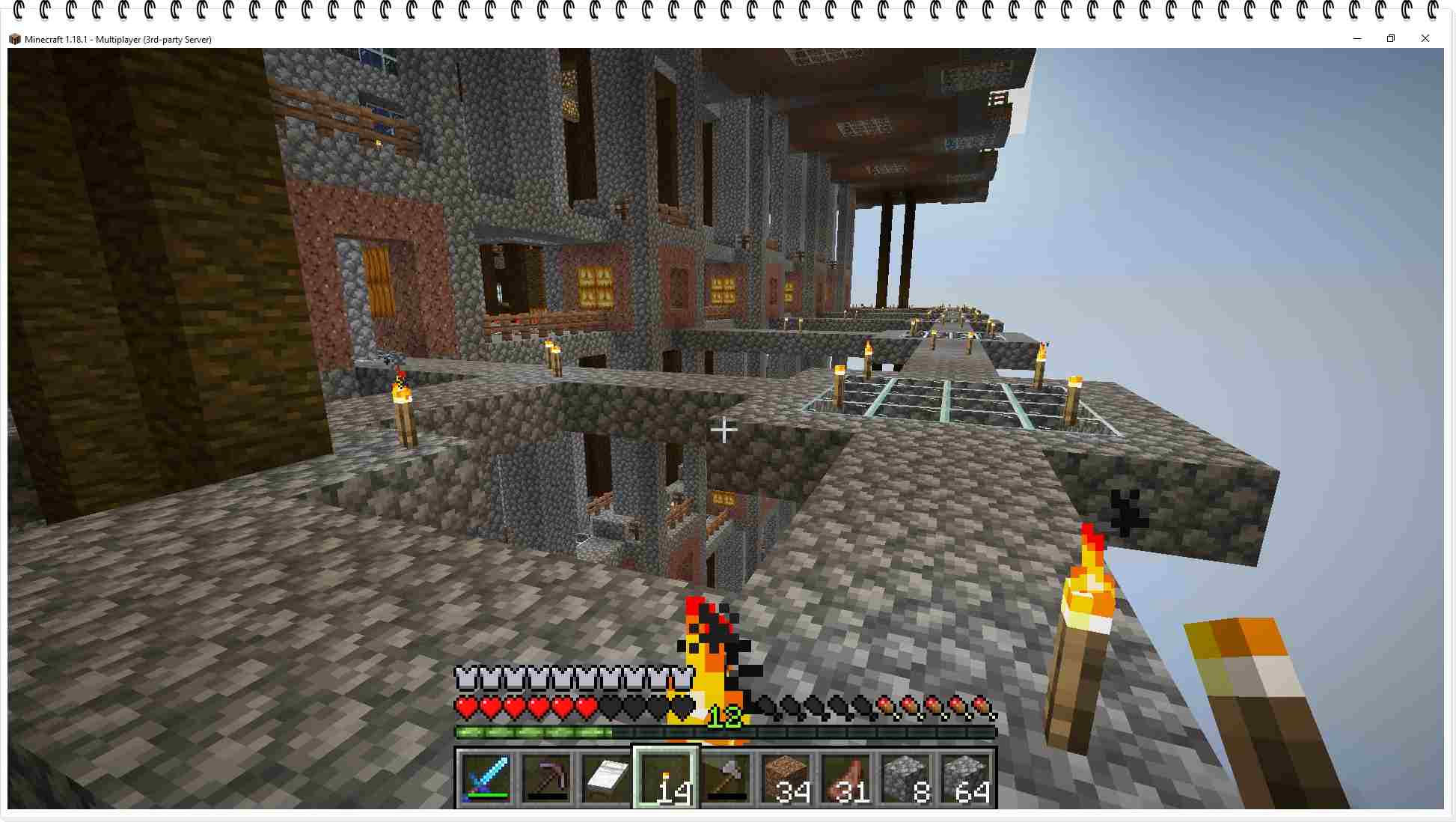Choose the pickaxe in the hotbar
The width and height of the screenshot is (1456, 822).
[545, 779]
